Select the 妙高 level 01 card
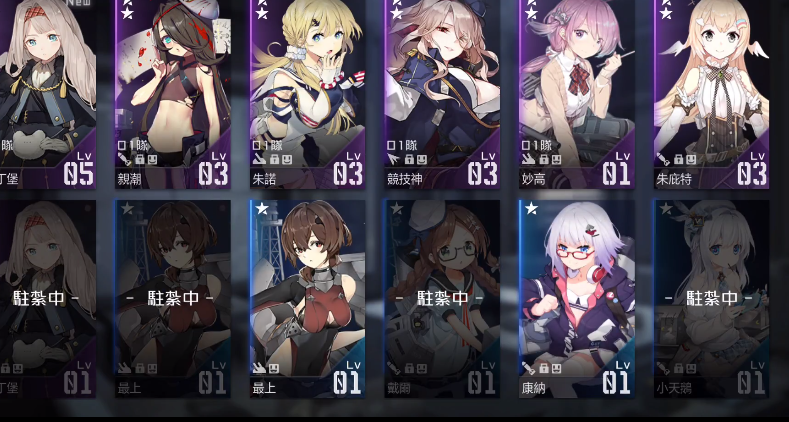The image size is (789, 422). (576, 93)
